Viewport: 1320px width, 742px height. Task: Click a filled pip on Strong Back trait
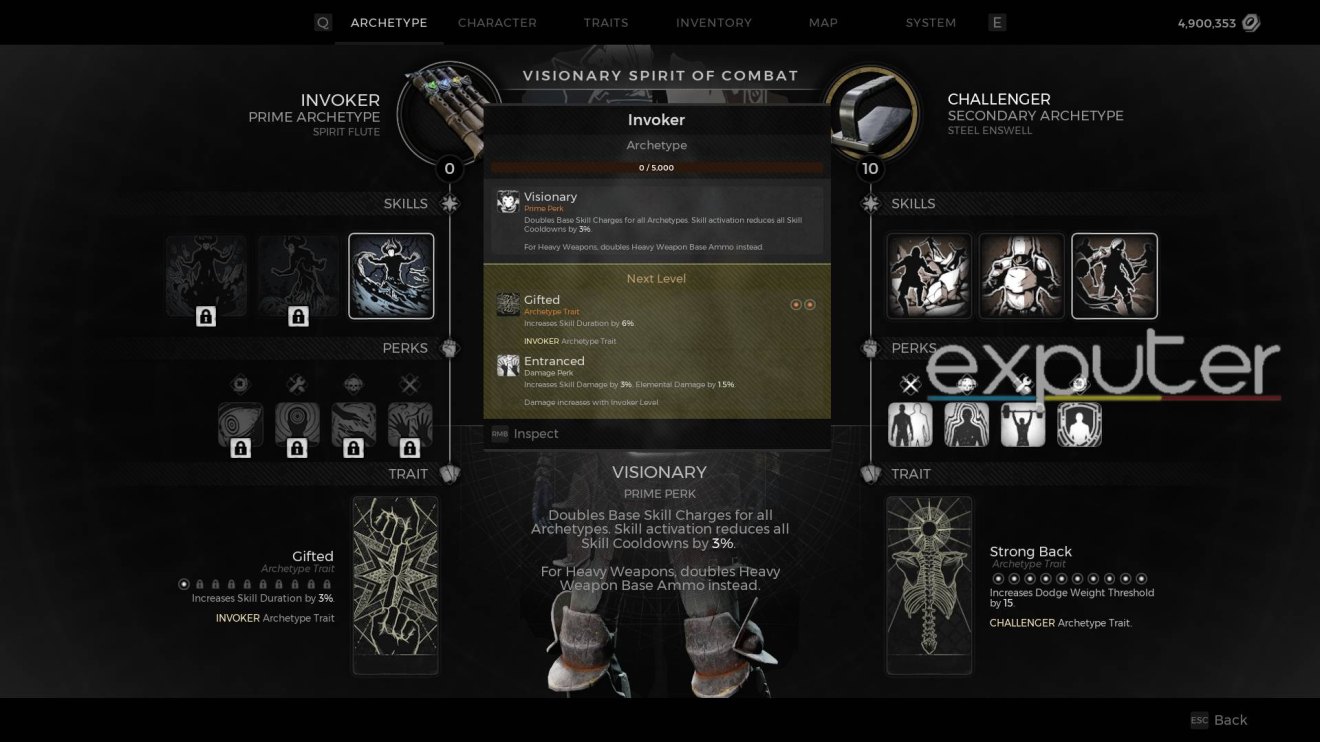coord(997,578)
